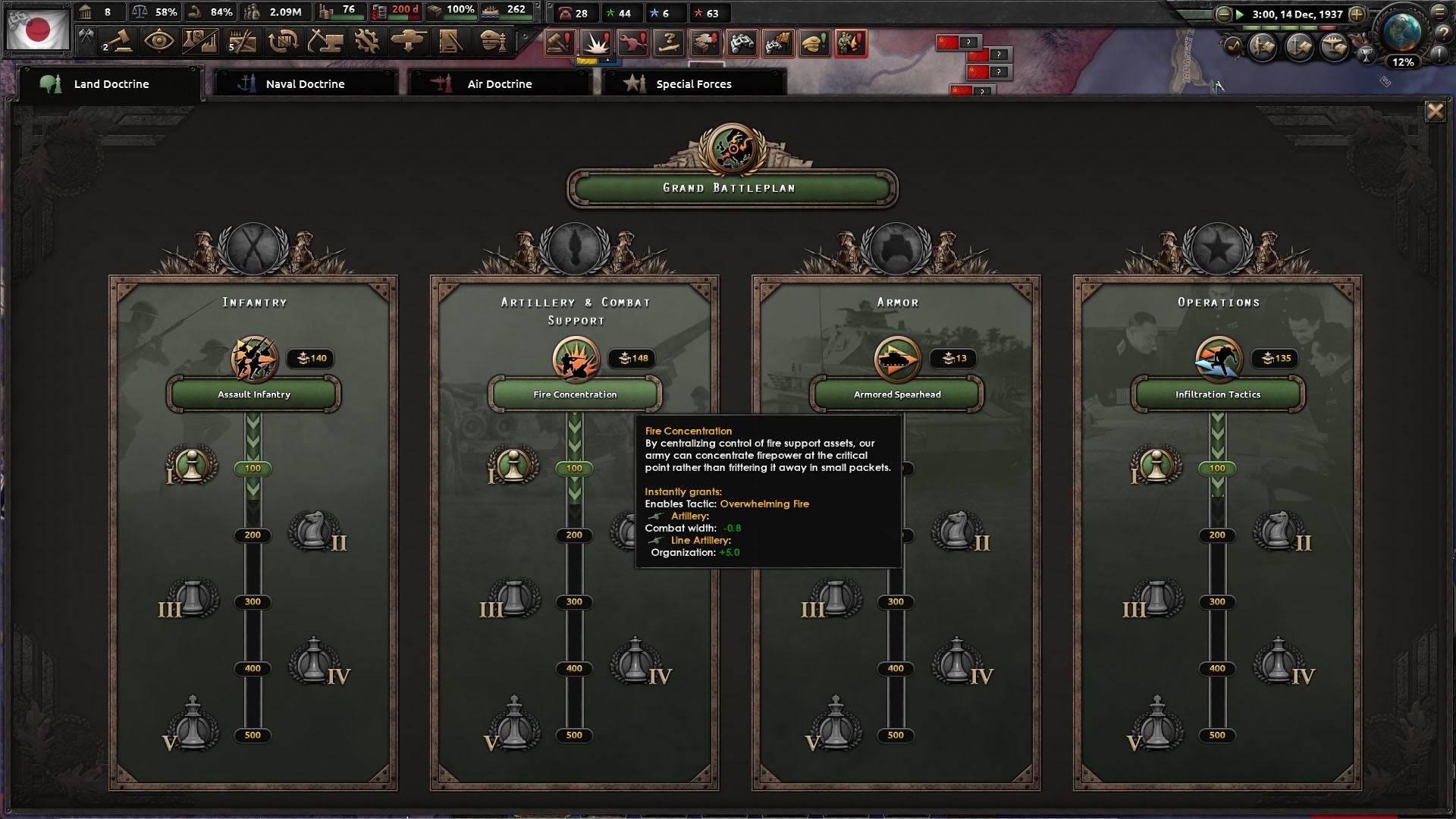This screenshot has height=819, width=1456.
Task: Expand the bottom Chinese division ? counter
Action: (x=982, y=92)
